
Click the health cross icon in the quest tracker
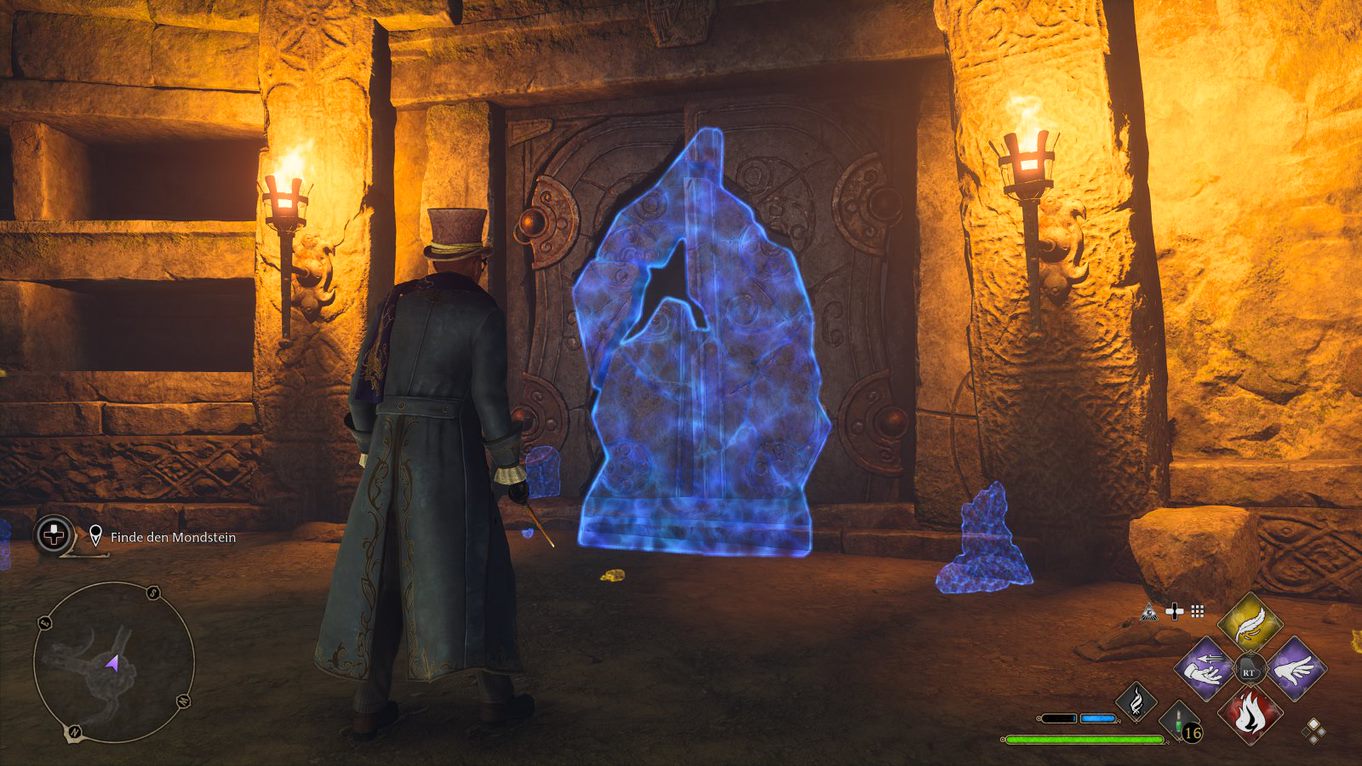click(x=52, y=535)
